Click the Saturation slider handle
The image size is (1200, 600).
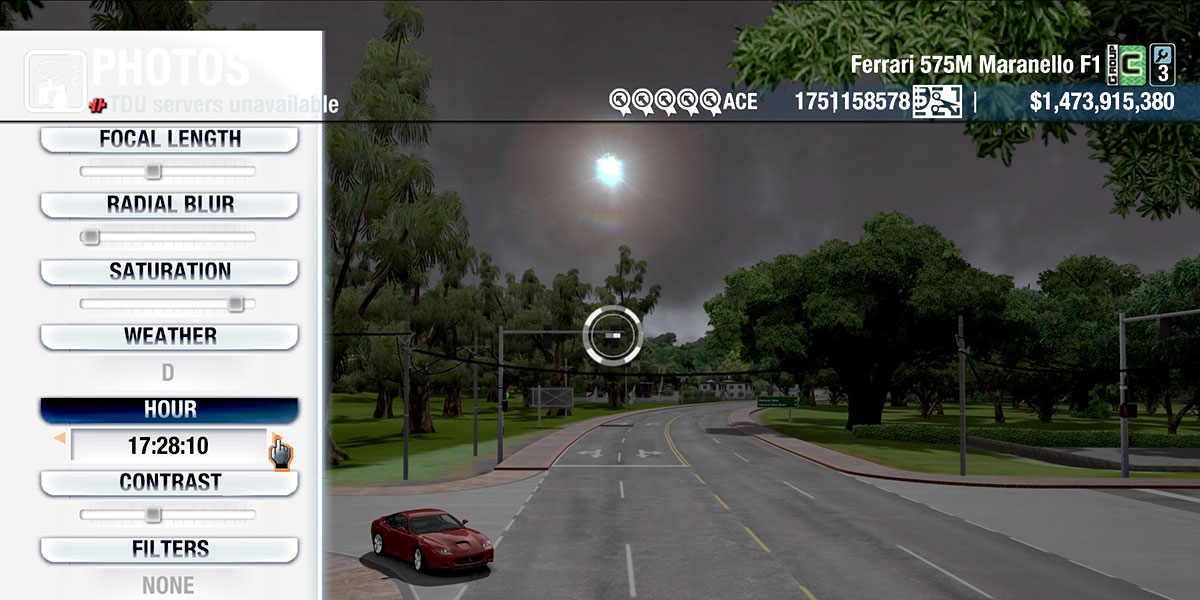236,303
